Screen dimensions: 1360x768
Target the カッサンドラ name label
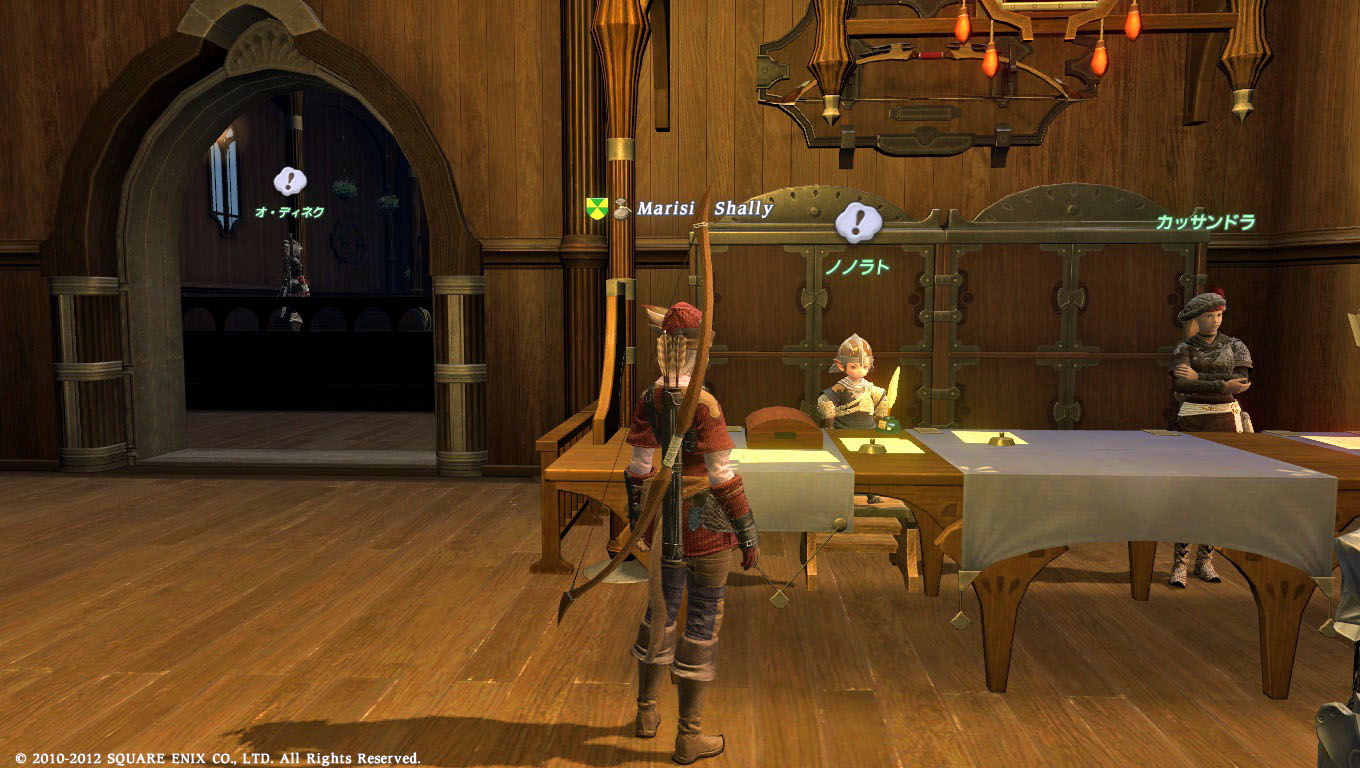coord(1205,222)
